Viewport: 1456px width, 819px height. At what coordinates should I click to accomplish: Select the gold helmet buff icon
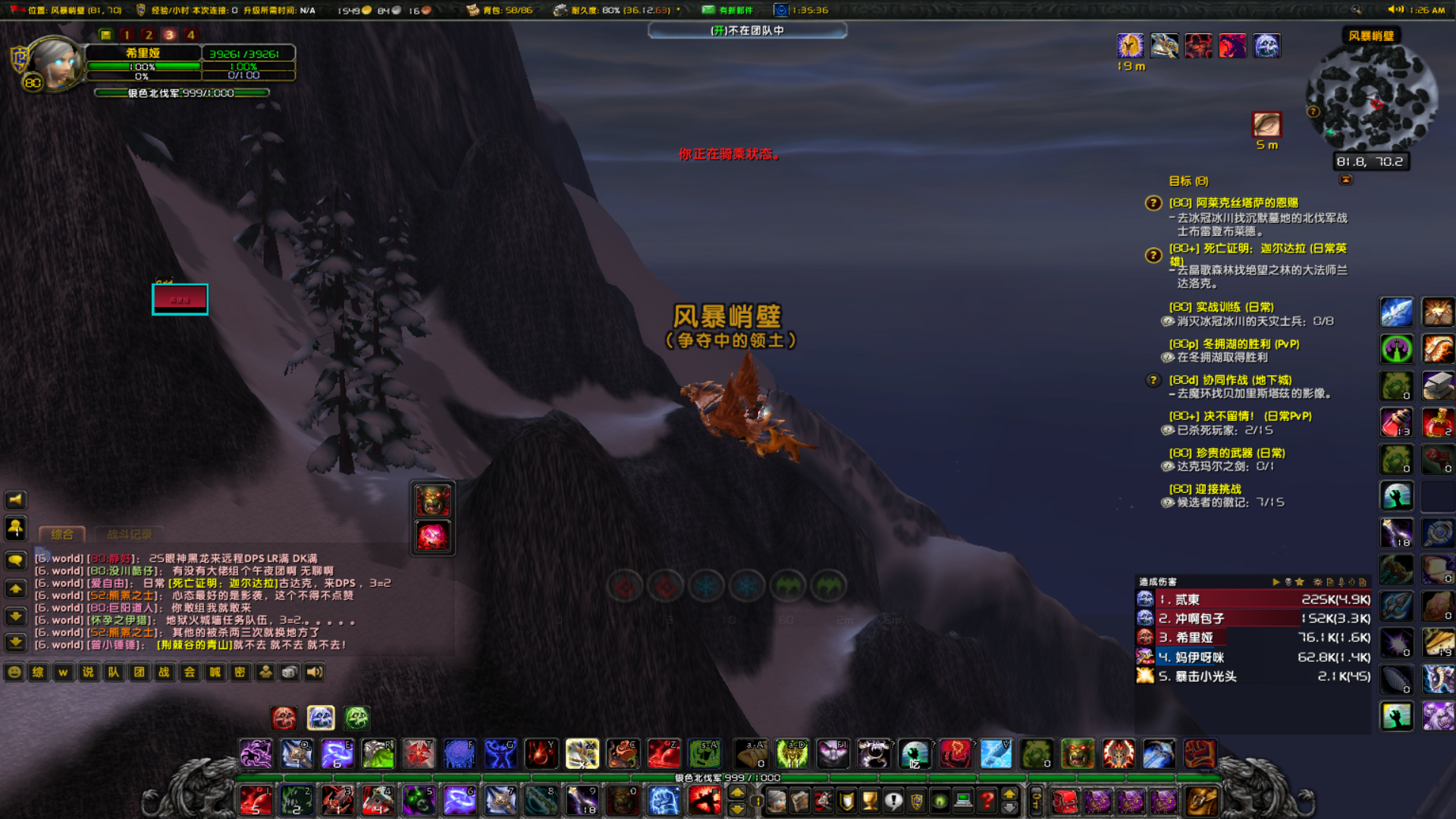pyautogui.click(x=1130, y=46)
